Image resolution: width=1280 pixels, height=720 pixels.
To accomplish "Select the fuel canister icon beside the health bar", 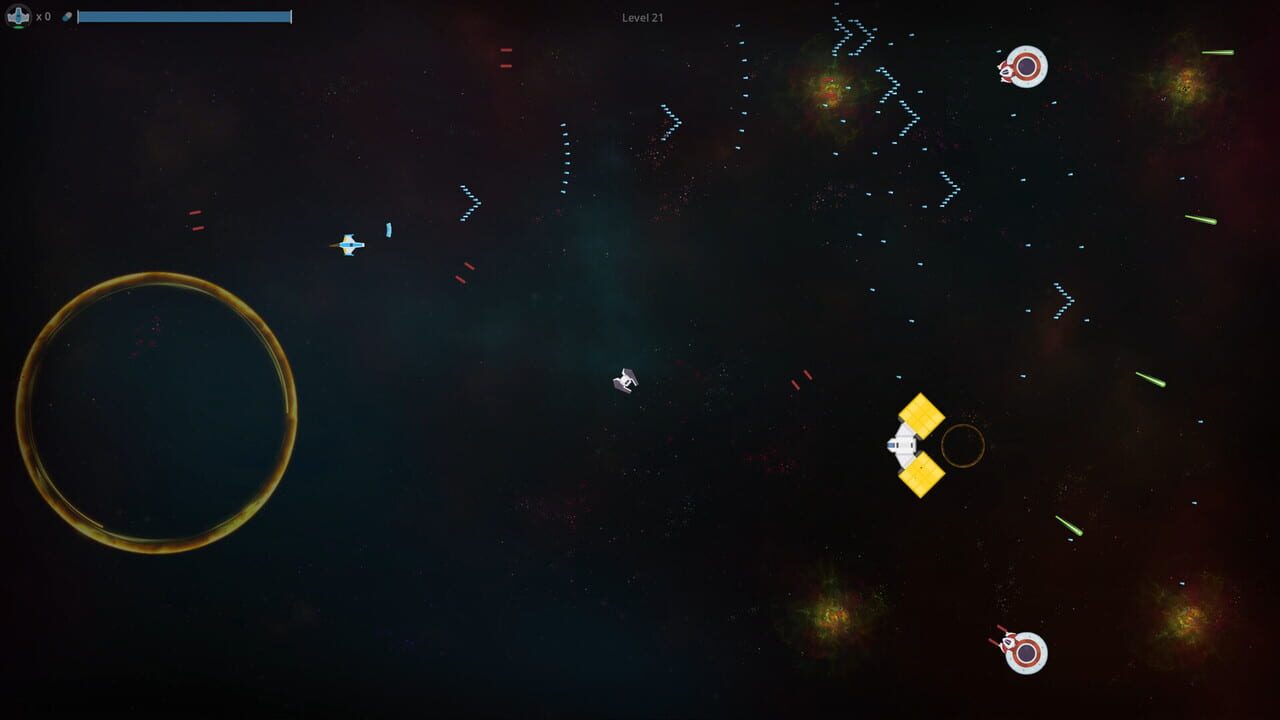I will [x=68, y=16].
